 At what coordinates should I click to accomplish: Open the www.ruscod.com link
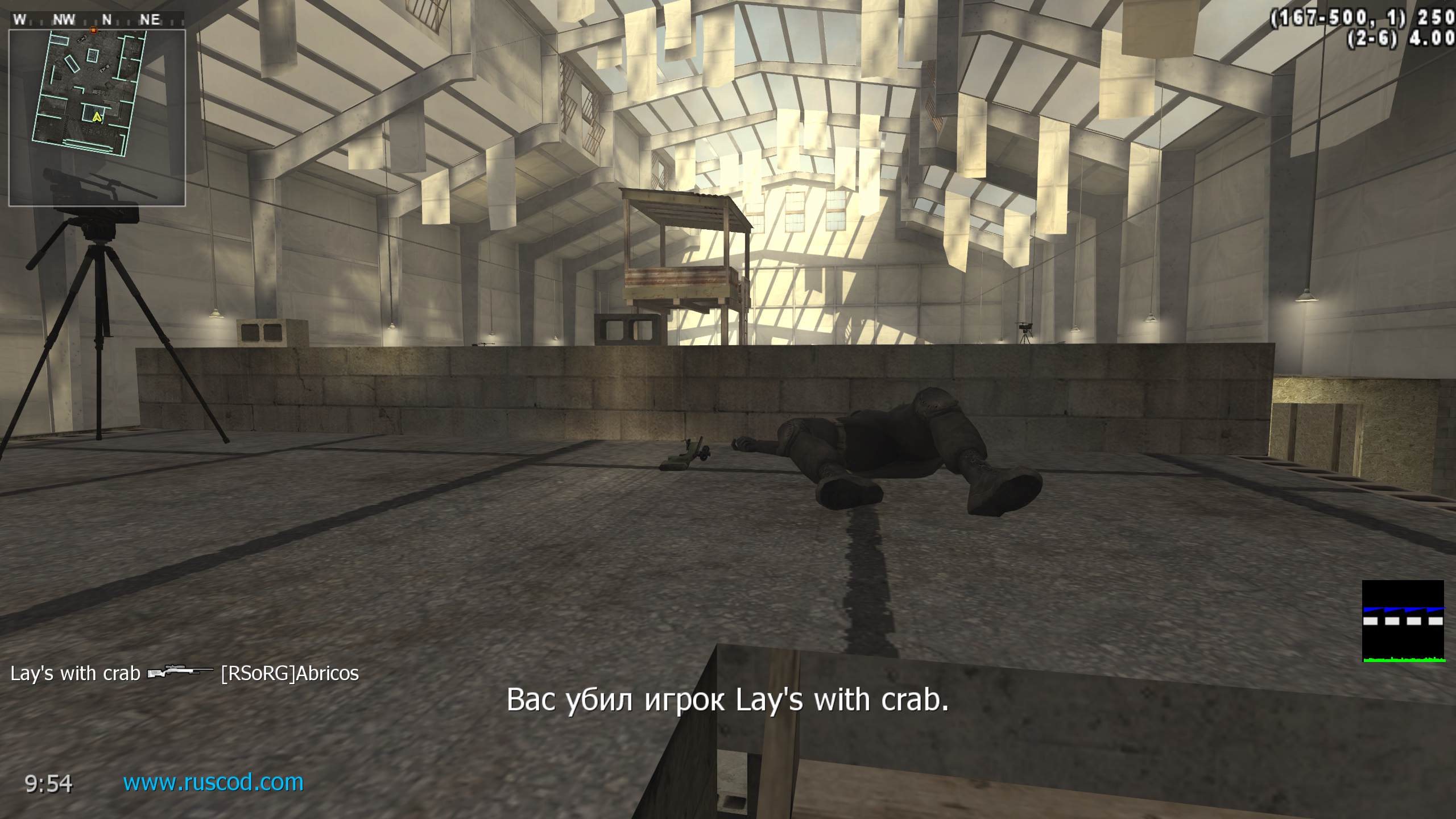213,783
